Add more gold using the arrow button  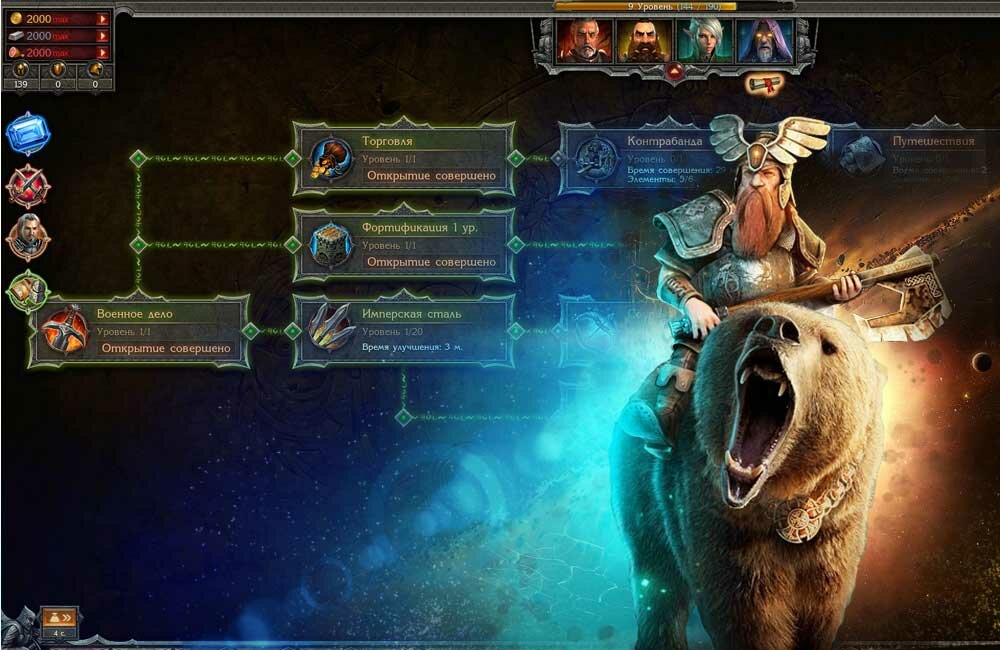pyautogui.click(x=102, y=19)
